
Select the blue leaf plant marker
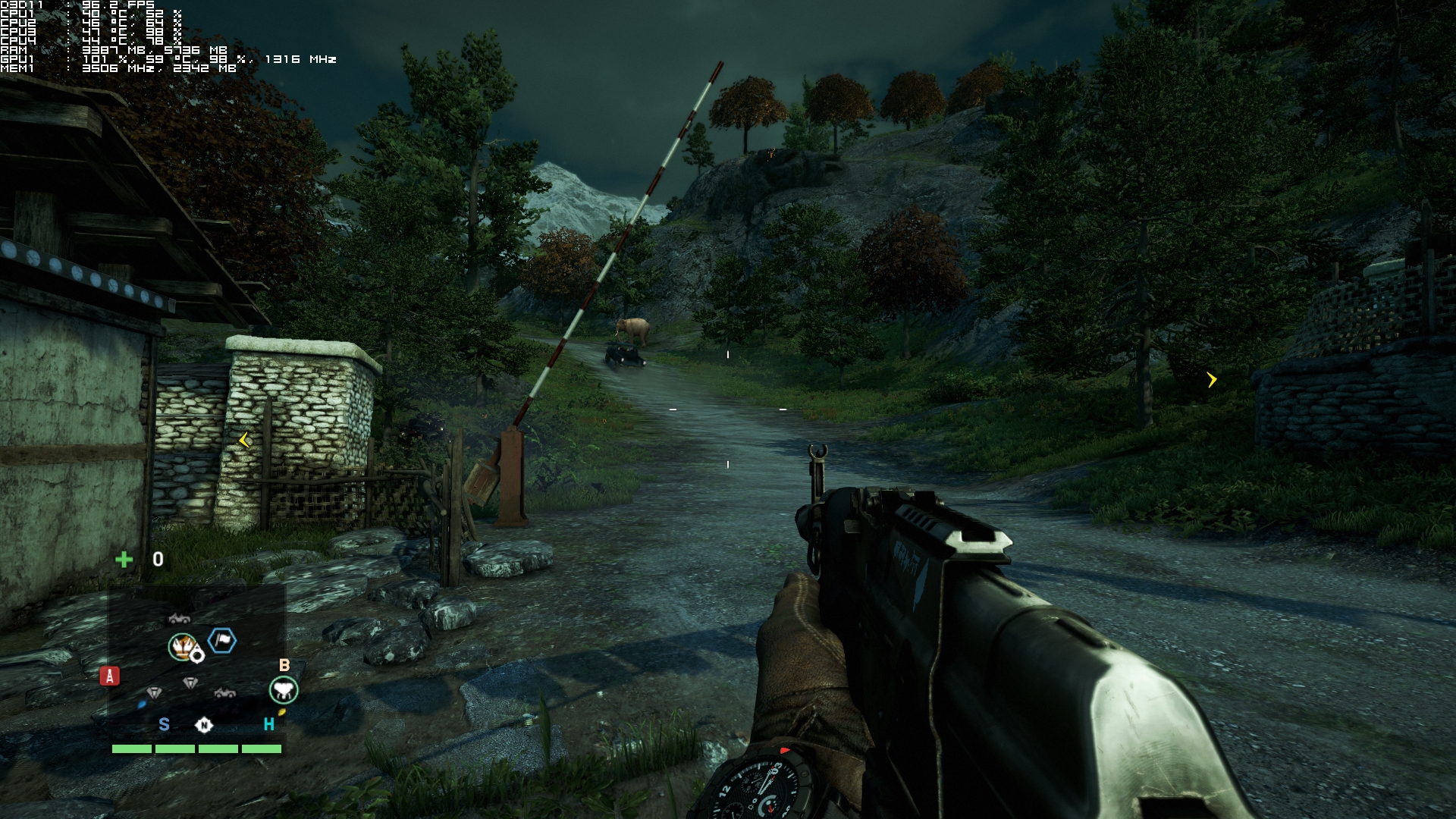pyautogui.click(x=142, y=704)
